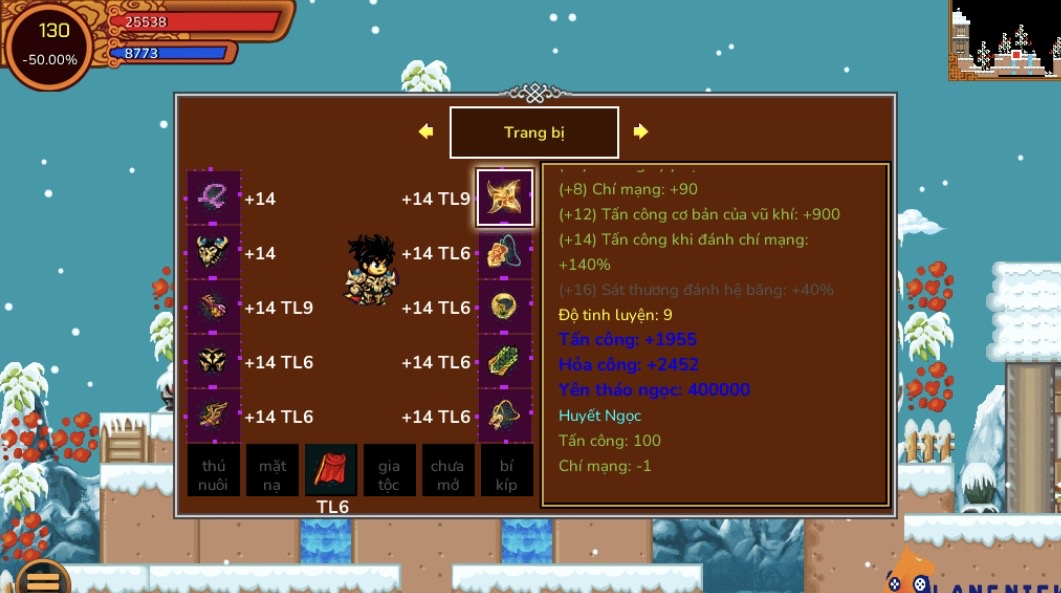Open the minimap
This screenshot has height=593, width=1061.
click(x=1004, y=40)
